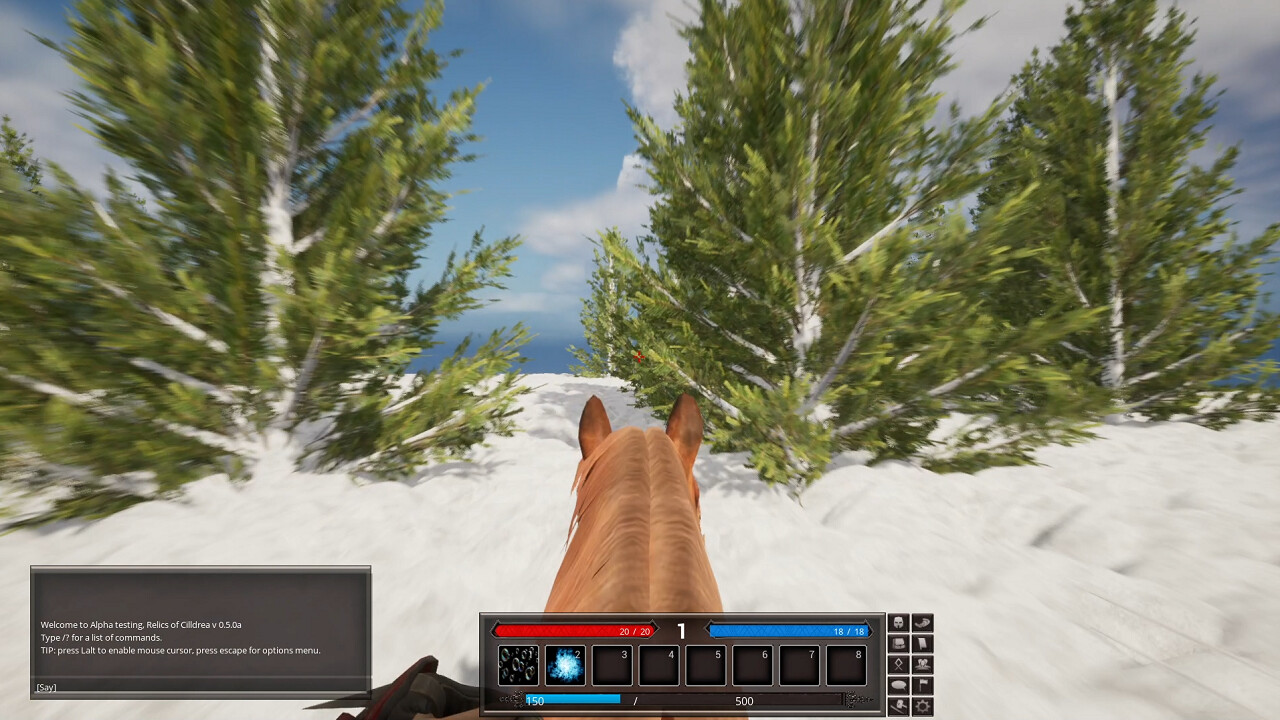1280x720 pixels.
Task: Click empty hotbar slot 8
Action: click(x=845, y=664)
